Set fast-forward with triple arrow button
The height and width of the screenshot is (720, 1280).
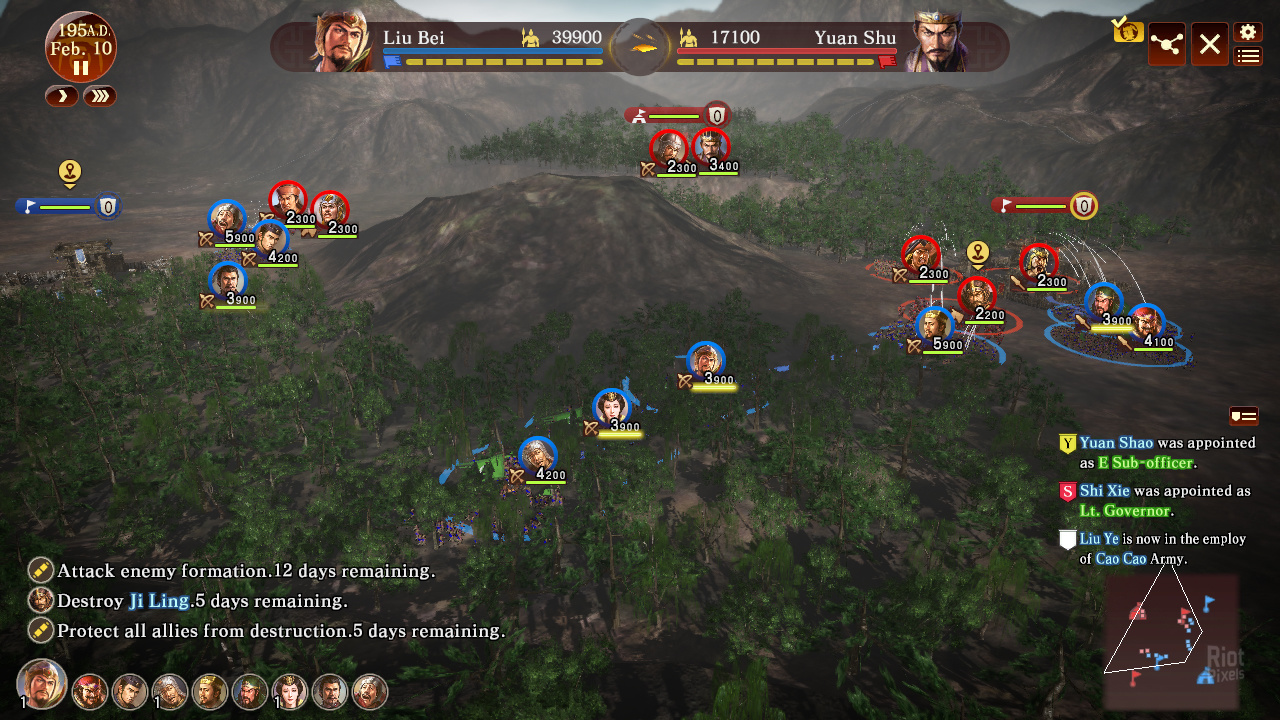tap(100, 96)
